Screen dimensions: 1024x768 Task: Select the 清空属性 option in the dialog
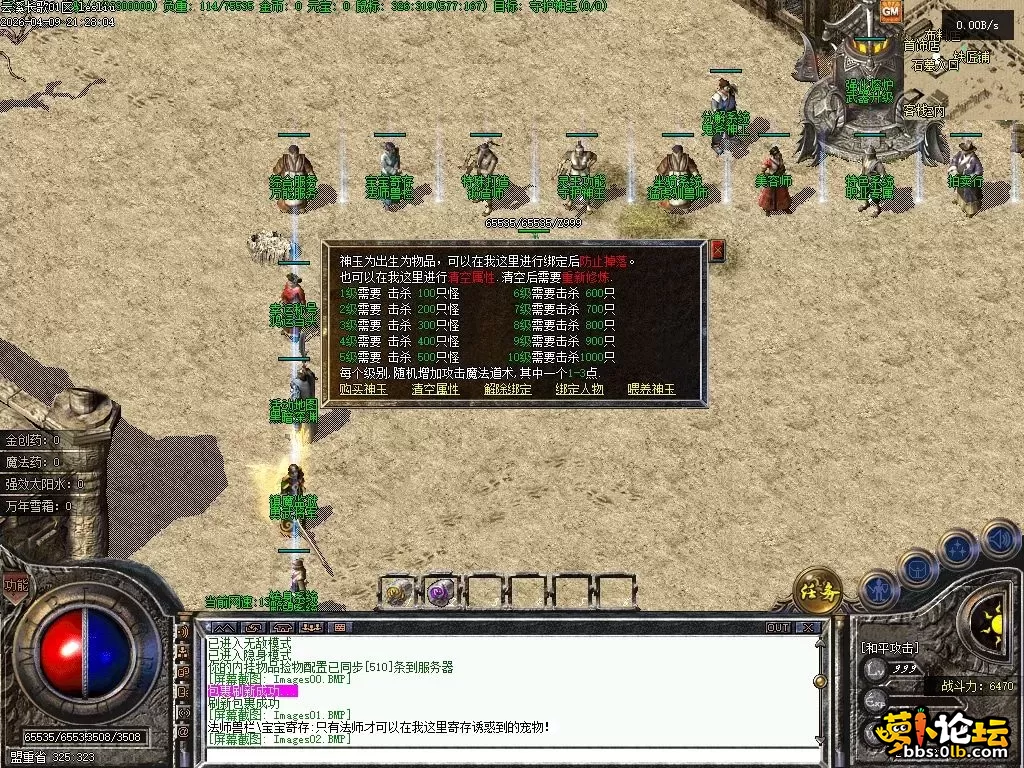(435, 389)
